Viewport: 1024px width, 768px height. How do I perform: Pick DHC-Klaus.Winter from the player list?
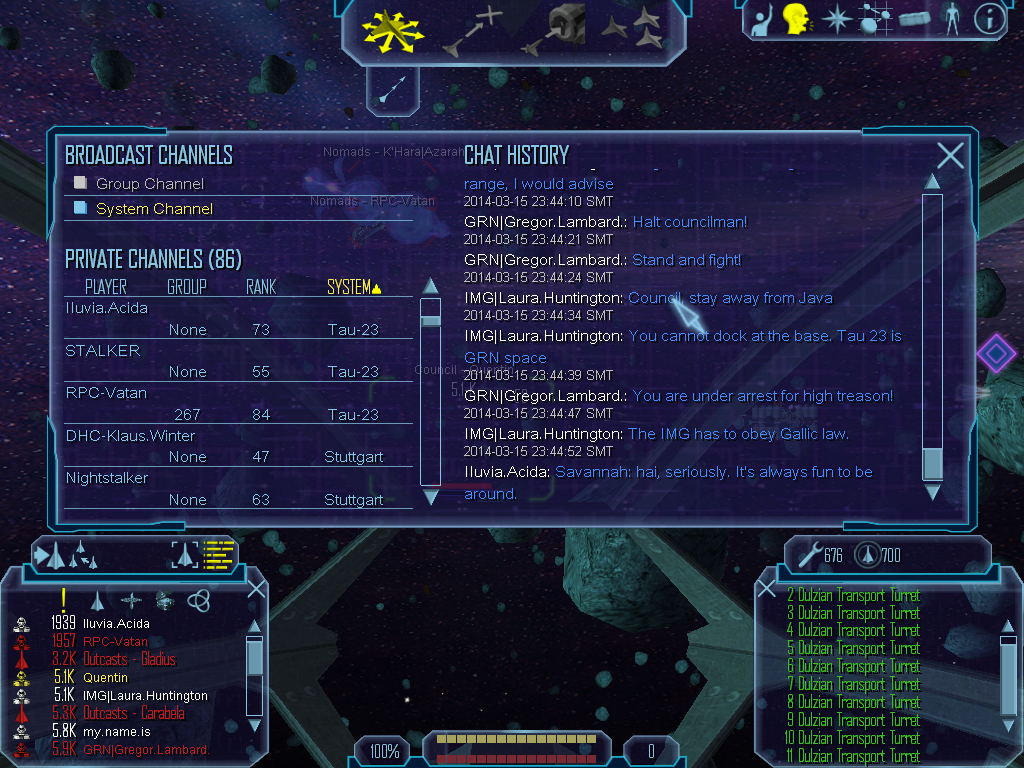click(130, 436)
